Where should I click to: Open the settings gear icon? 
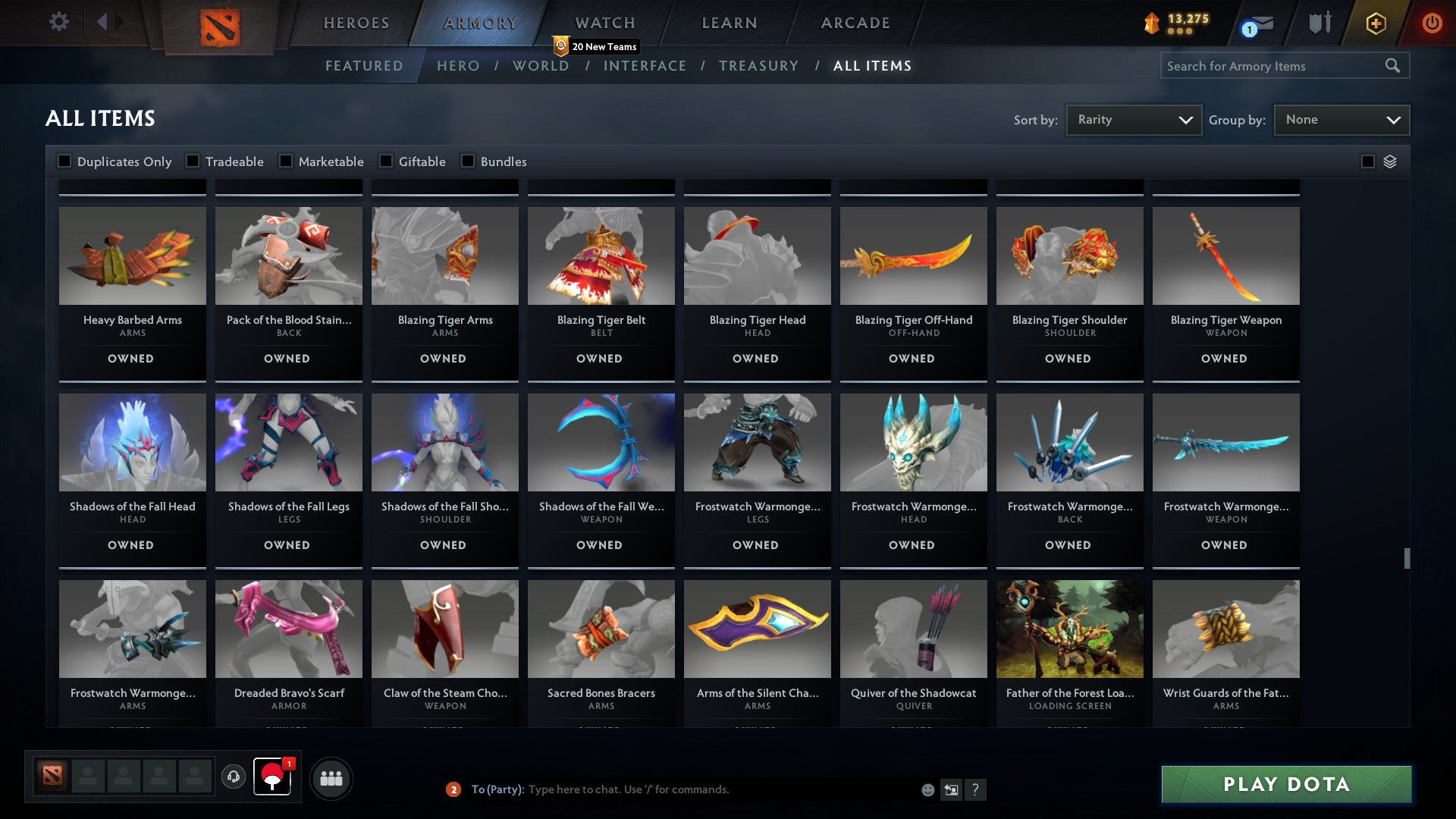(59, 22)
